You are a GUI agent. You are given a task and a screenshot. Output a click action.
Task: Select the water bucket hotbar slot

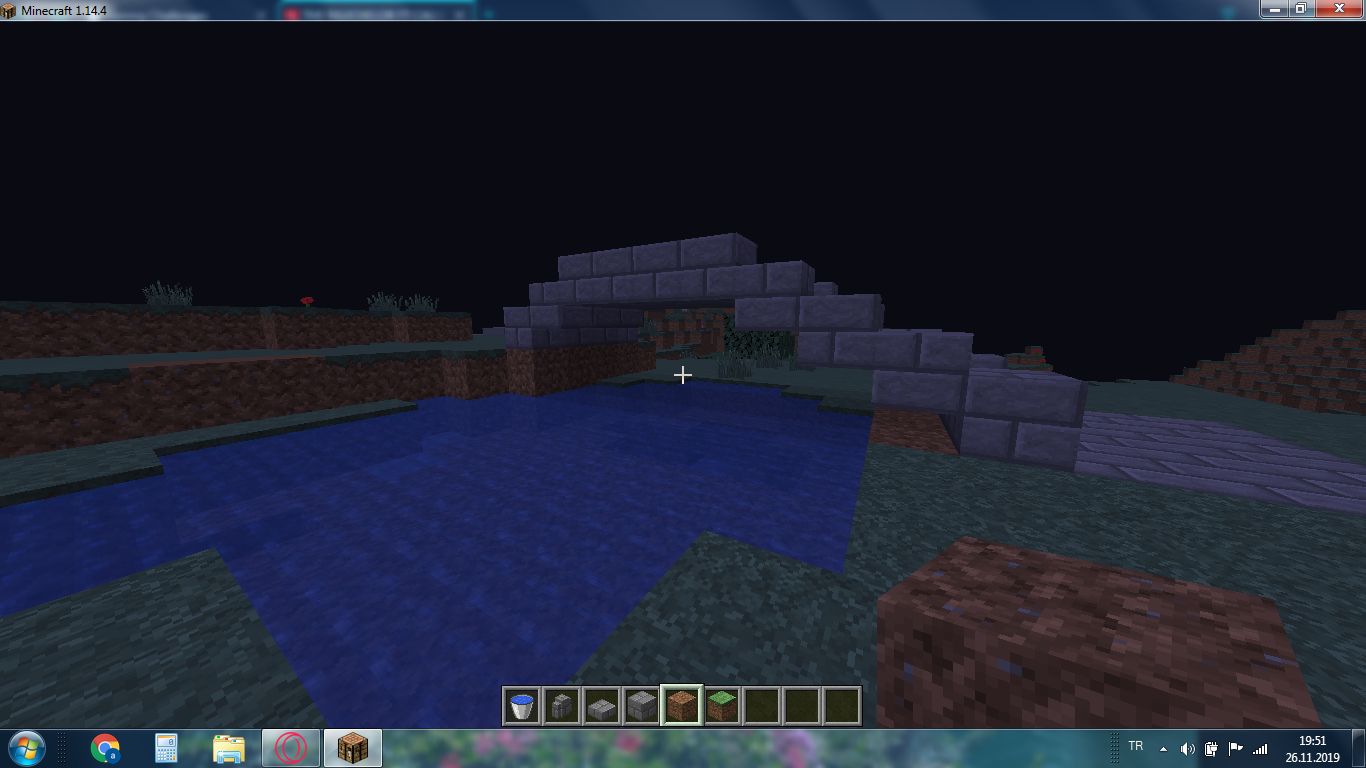tap(522, 706)
